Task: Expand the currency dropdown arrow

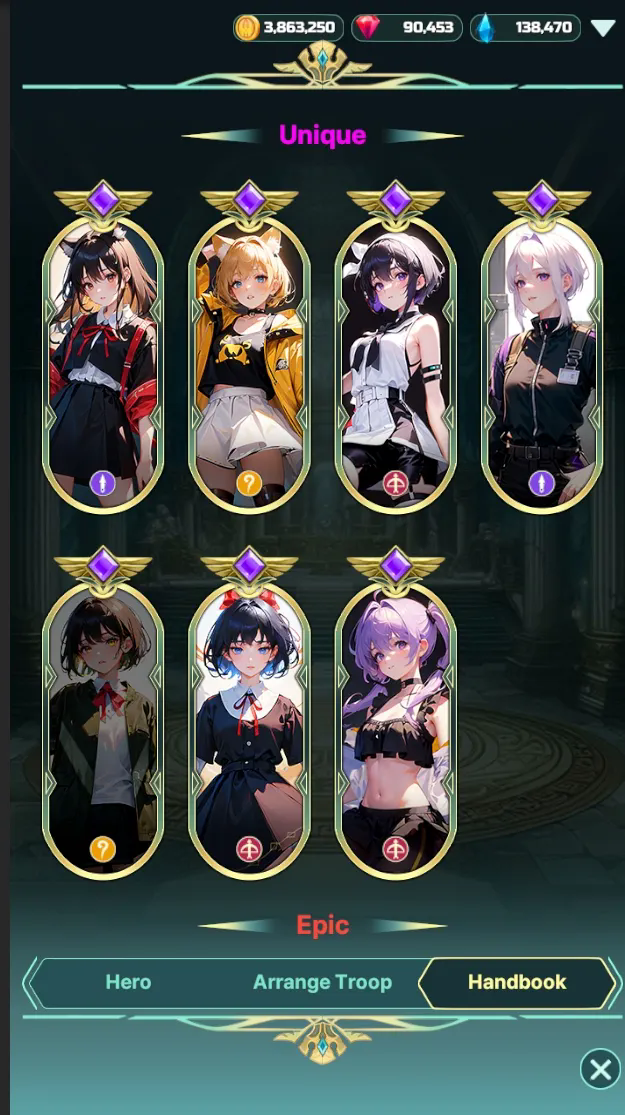Action: click(602, 28)
